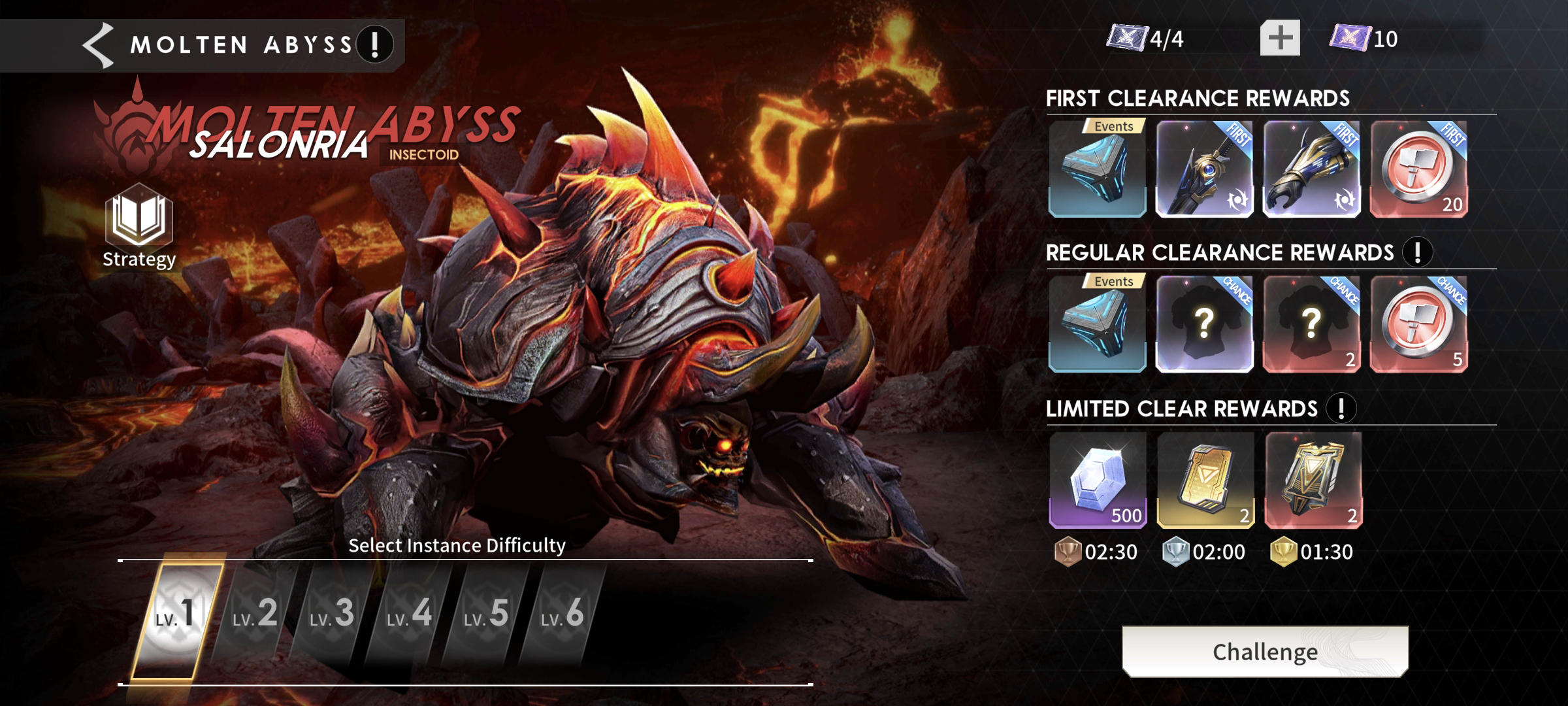
Task: View the first clearance staff weapon reward
Action: pos(1204,169)
